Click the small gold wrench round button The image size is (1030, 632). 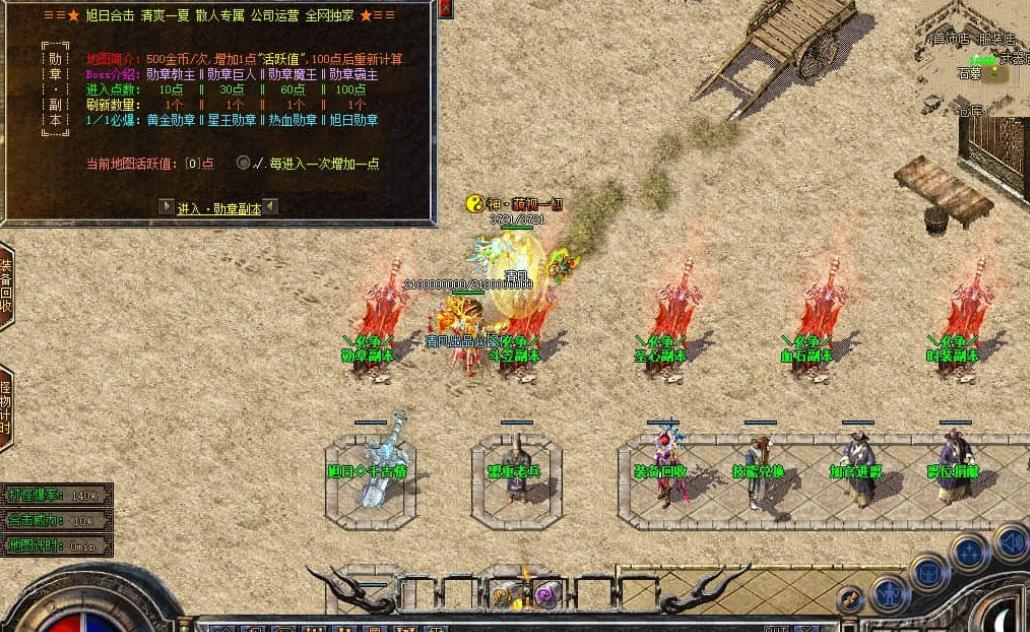point(849,599)
